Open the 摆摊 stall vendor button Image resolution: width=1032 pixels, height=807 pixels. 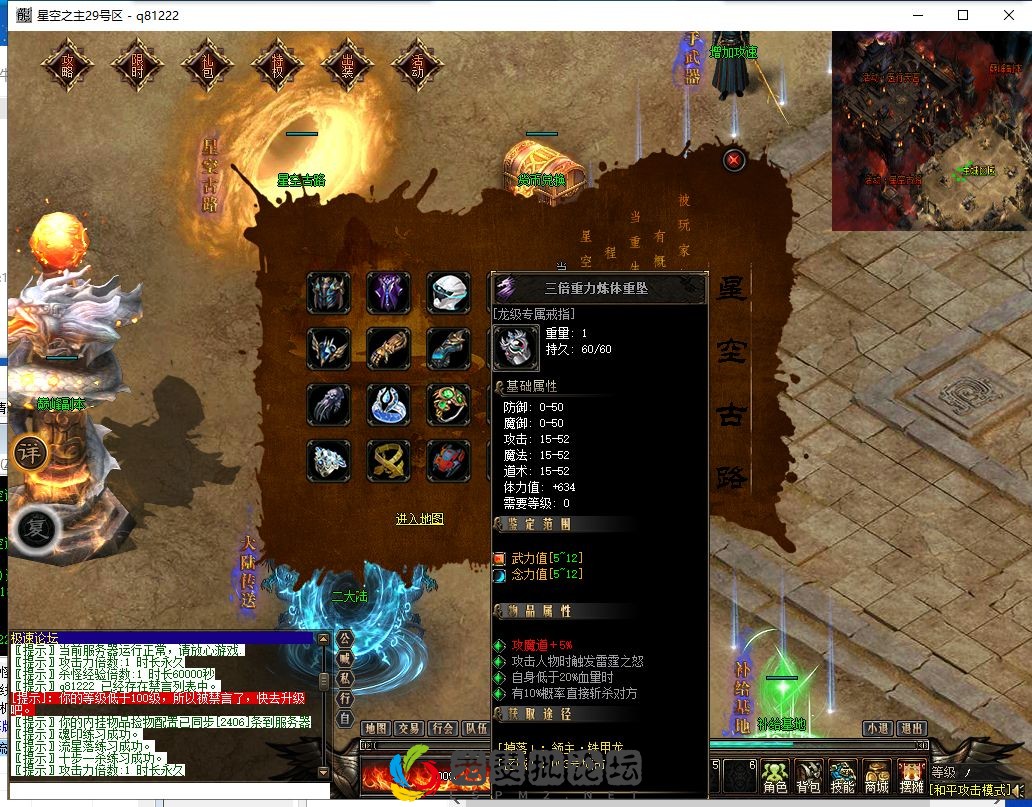(x=911, y=775)
